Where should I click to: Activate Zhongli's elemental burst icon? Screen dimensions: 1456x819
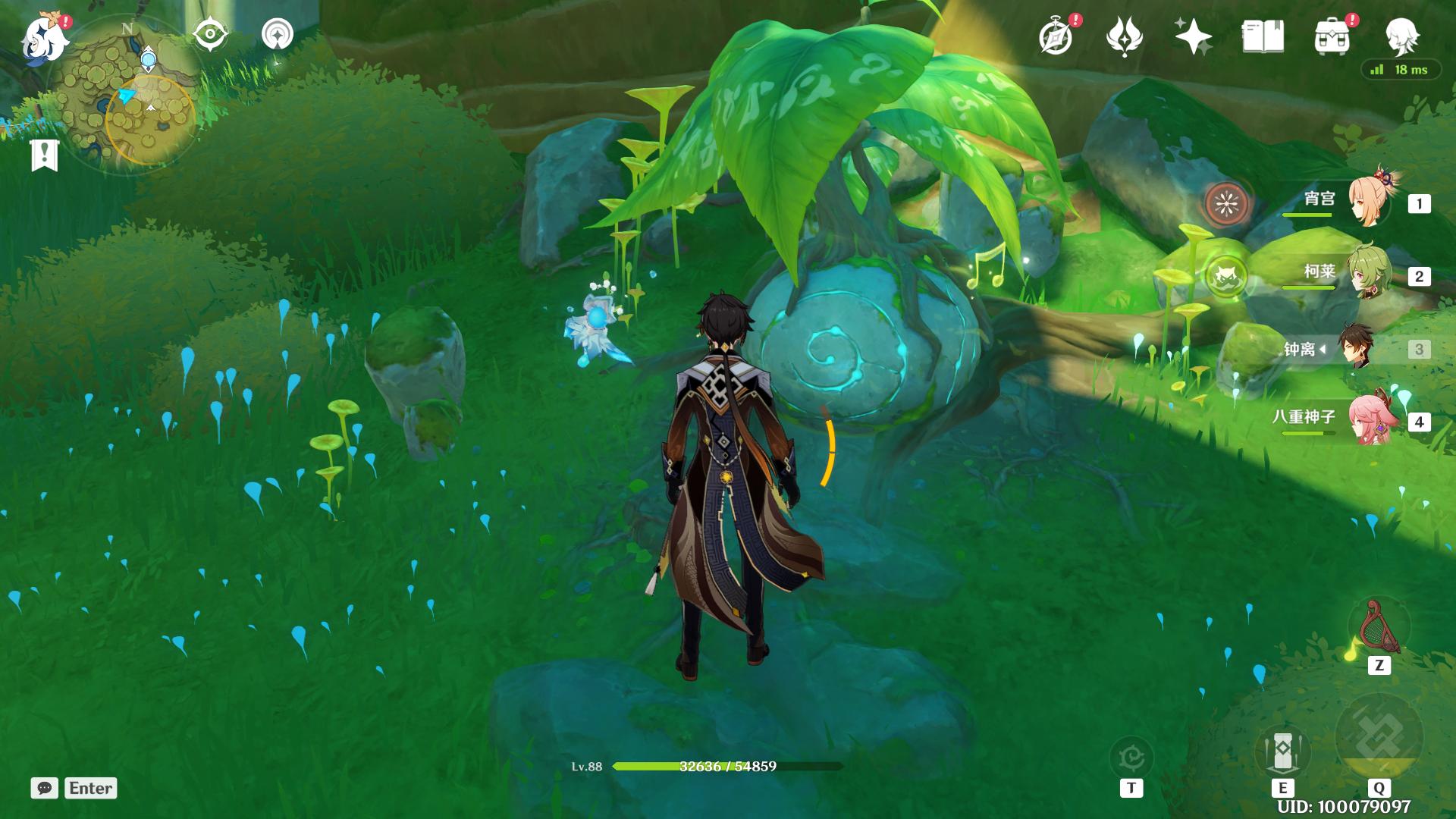[x=1378, y=737]
